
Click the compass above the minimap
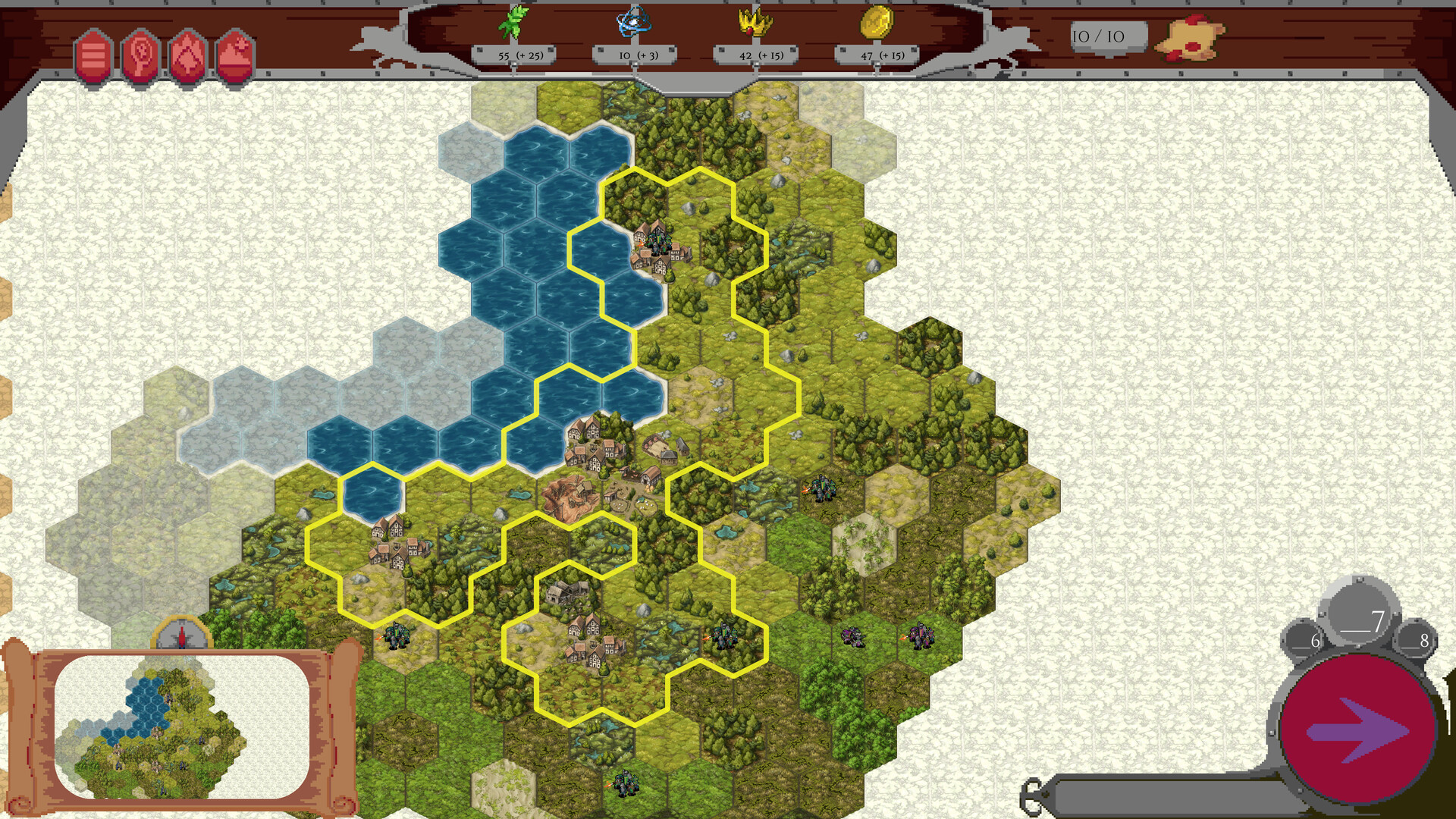[184, 635]
